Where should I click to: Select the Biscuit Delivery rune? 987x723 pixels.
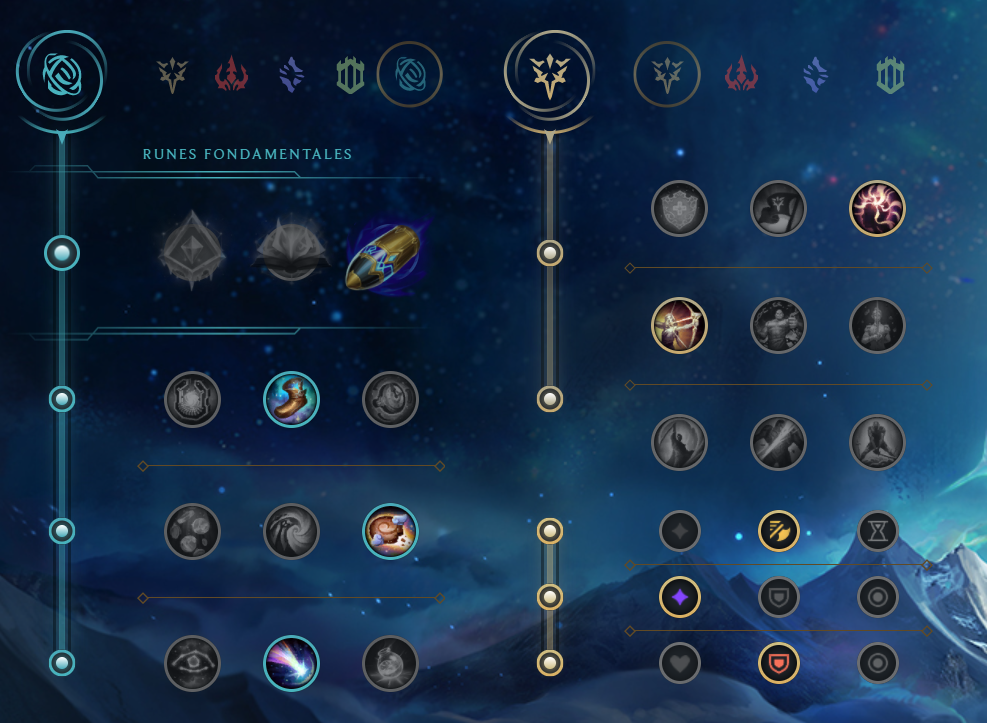coord(390,531)
